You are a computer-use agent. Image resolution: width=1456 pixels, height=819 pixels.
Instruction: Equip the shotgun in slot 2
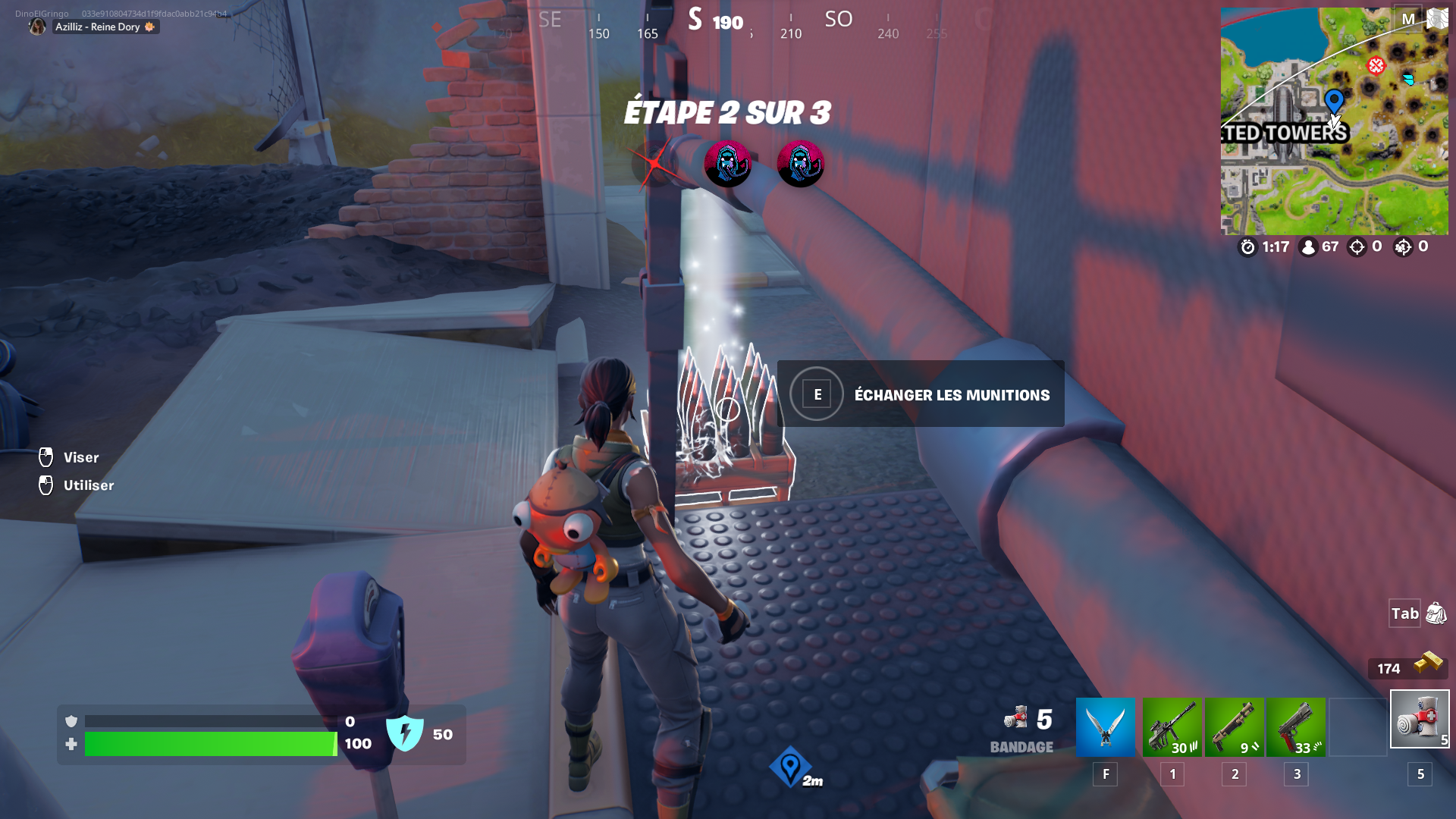point(1234,726)
